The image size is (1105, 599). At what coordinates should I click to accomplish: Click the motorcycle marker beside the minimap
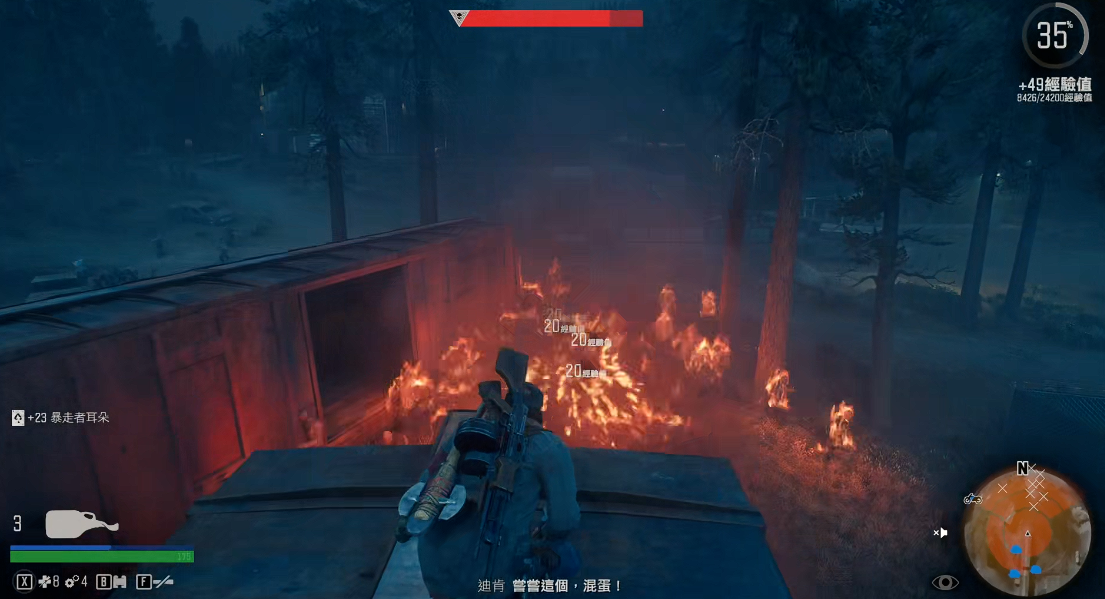[x=972, y=498]
